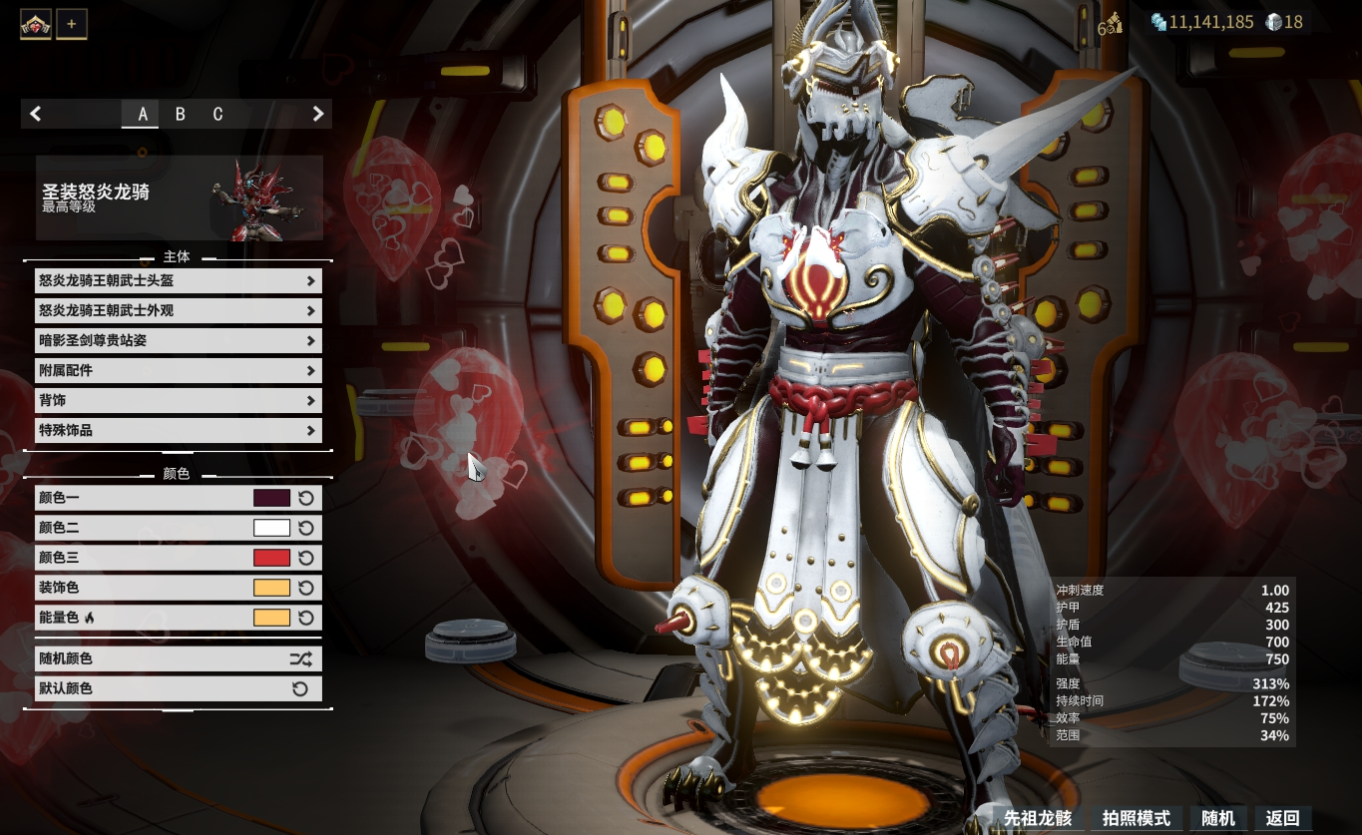Switch to appearance config B
Image resolution: width=1362 pixels, height=835 pixels.
point(180,114)
